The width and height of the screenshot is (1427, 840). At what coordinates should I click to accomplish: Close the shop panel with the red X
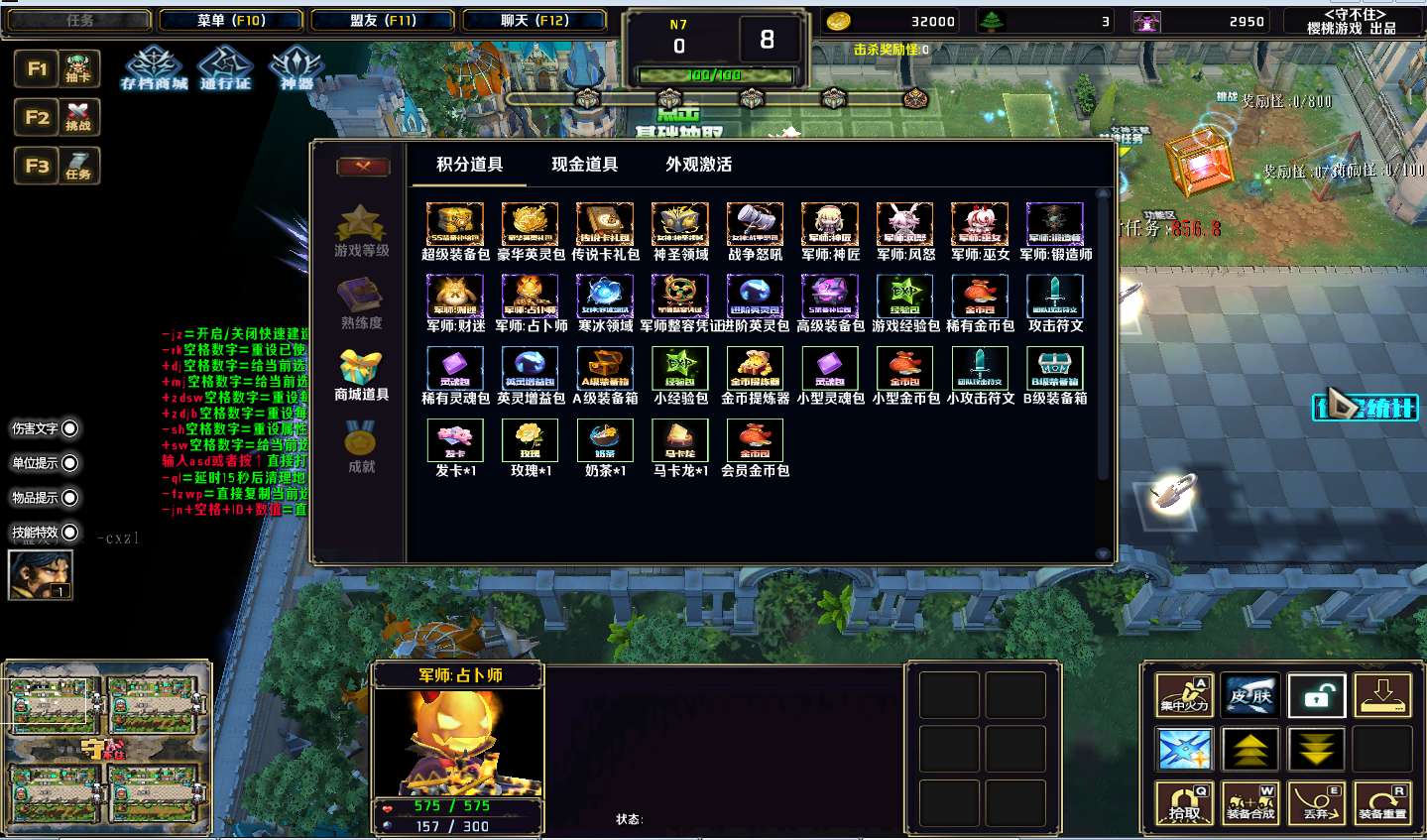coord(362,167)
